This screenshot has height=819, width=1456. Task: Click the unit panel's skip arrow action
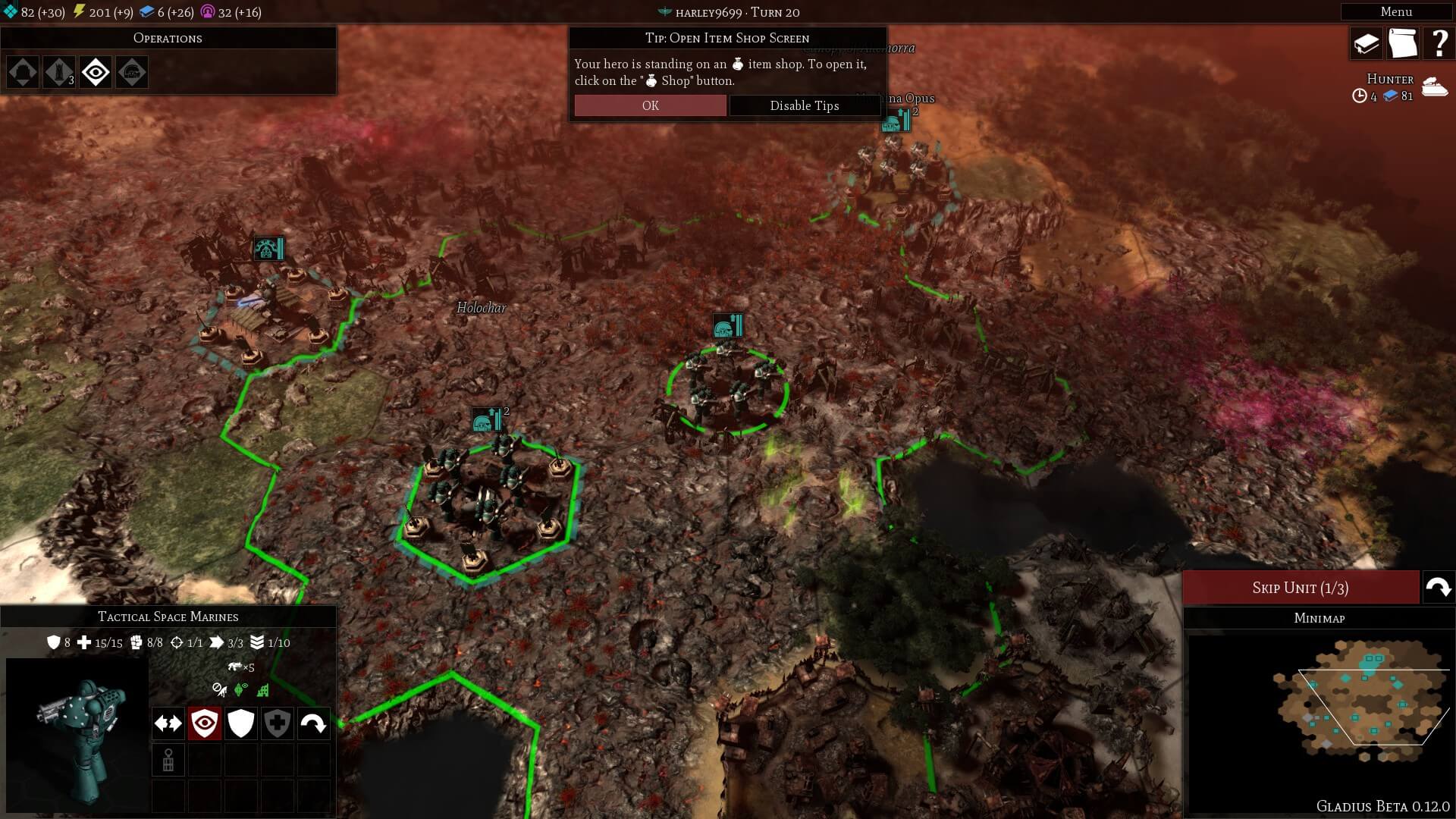click(314, 723)
